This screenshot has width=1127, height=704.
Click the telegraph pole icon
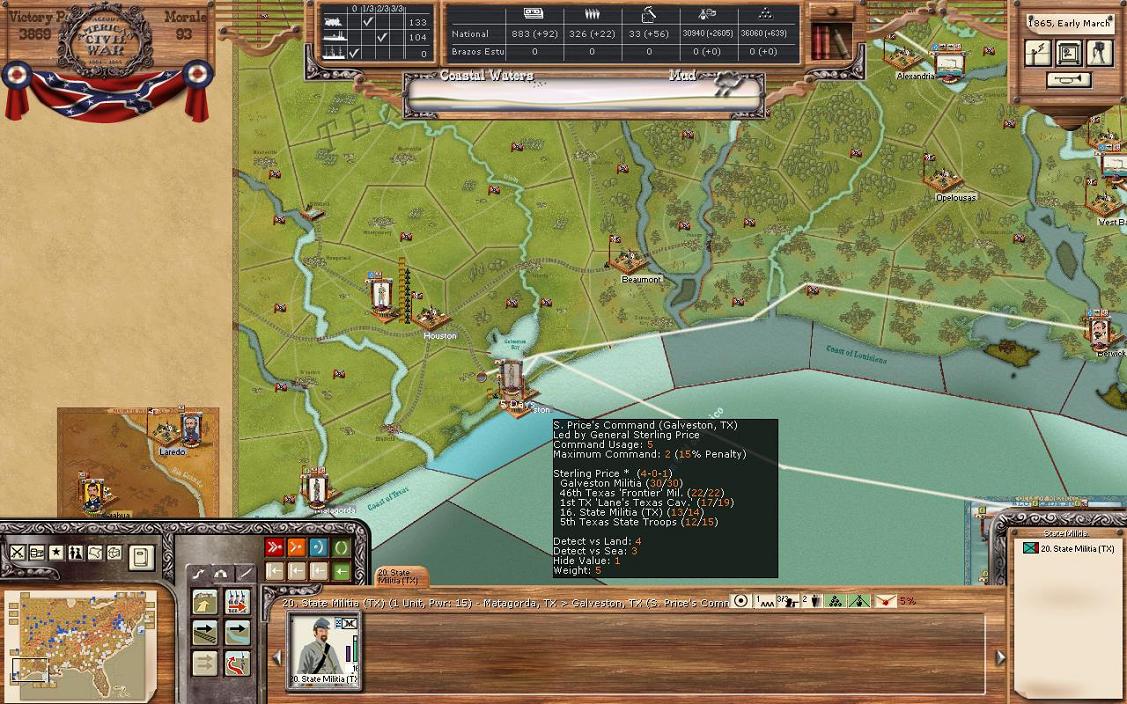(1039, 53)
